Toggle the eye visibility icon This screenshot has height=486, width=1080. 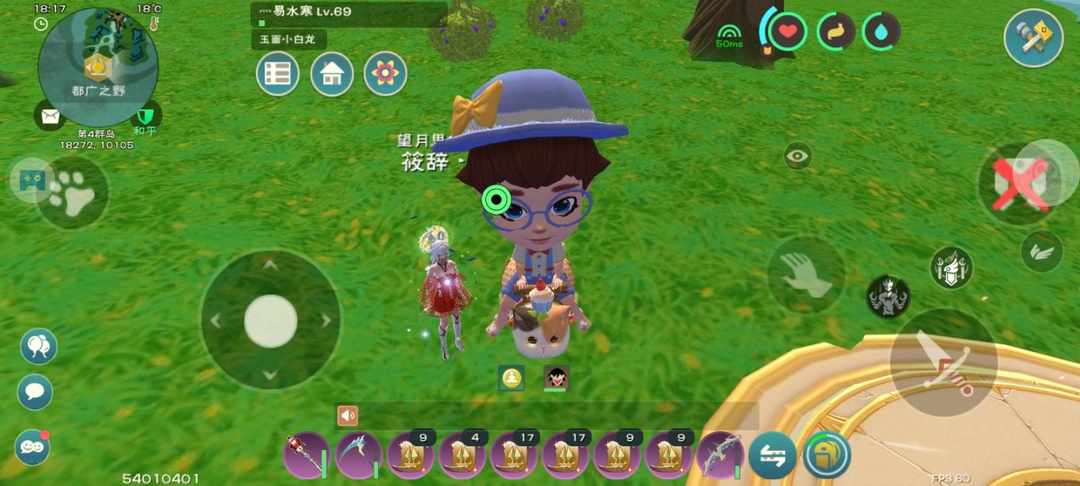click(x=797, y=156)
